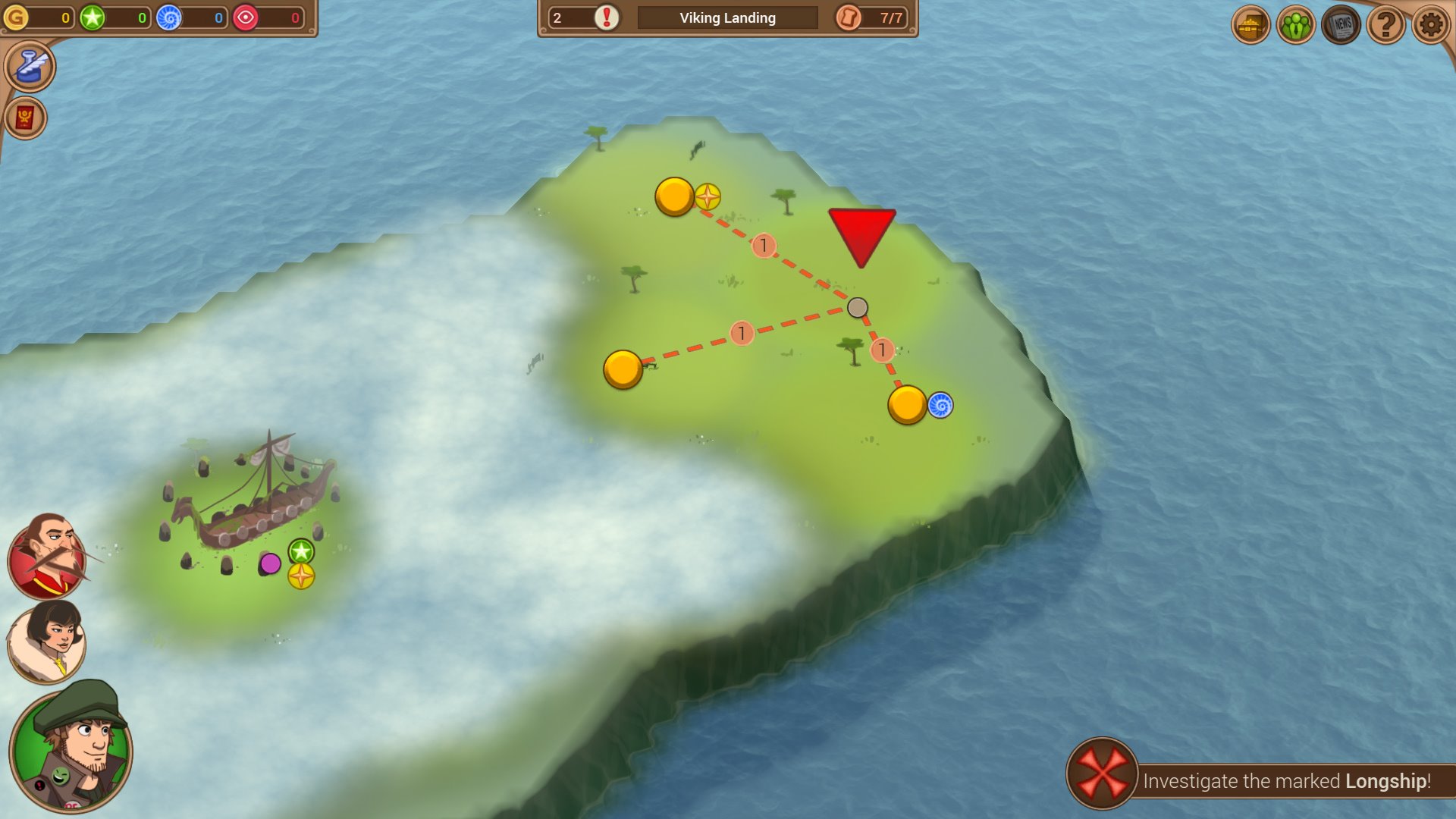Click the red exclamation alert icon
Screen dimensions: 1456x819
[x=607, y=17]
